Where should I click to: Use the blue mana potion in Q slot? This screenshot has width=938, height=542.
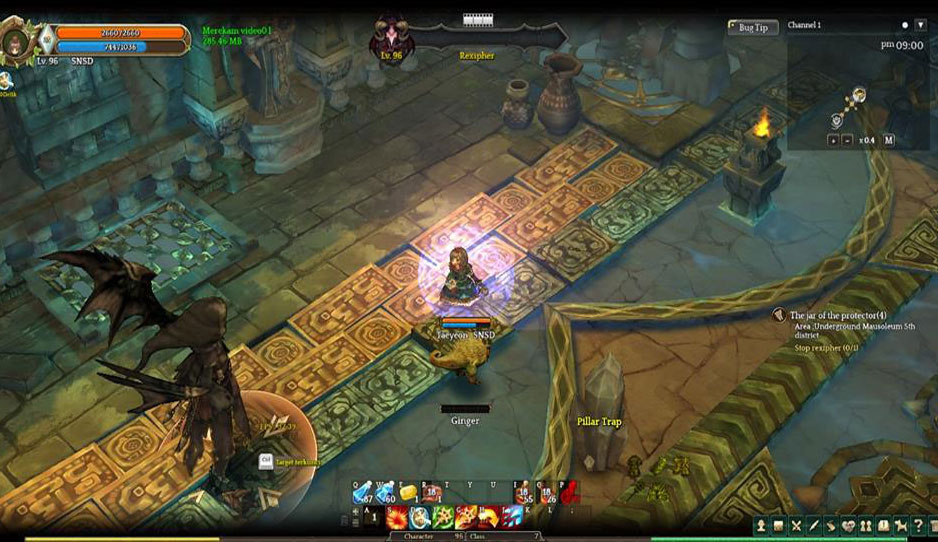(362, 492)
